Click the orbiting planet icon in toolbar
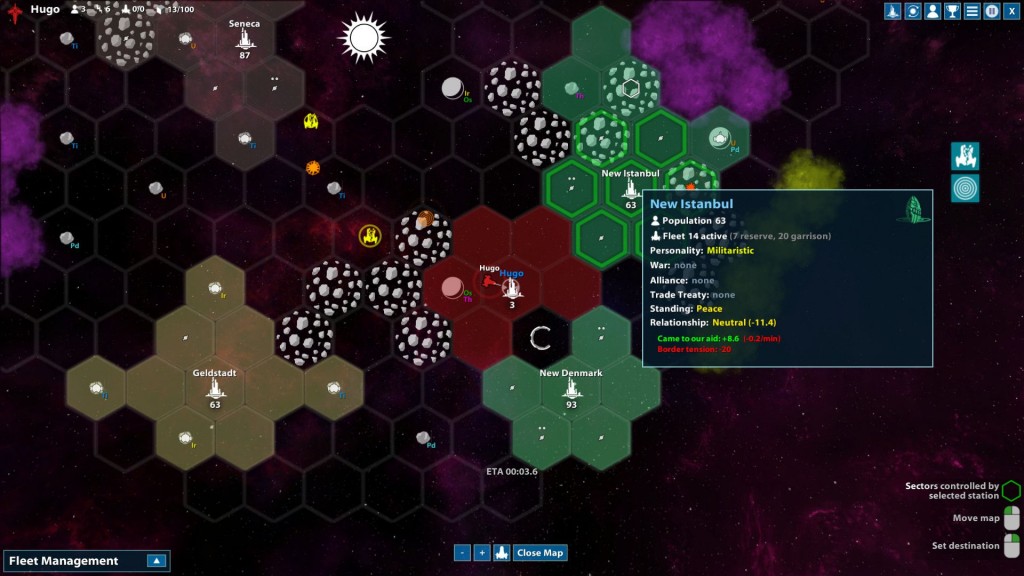This screenshot has height=576, width=1024. [912, 11]
